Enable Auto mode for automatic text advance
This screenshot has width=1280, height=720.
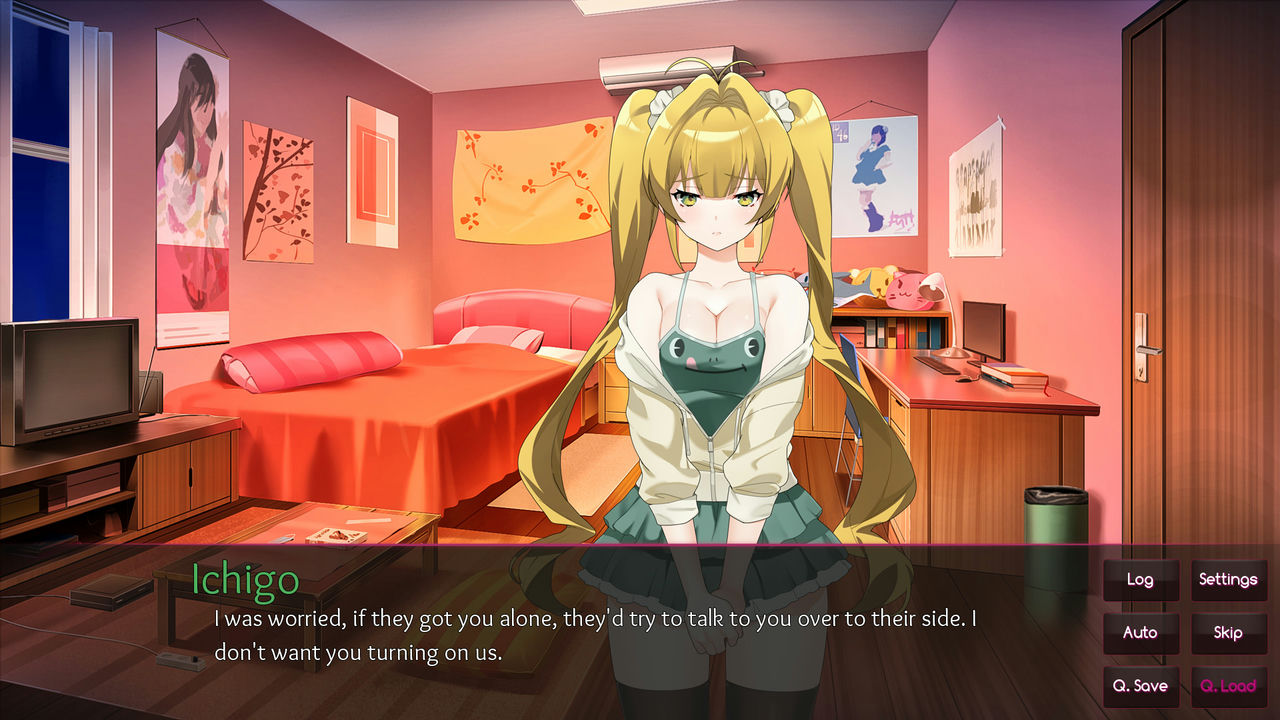(x=1141, y=633)
